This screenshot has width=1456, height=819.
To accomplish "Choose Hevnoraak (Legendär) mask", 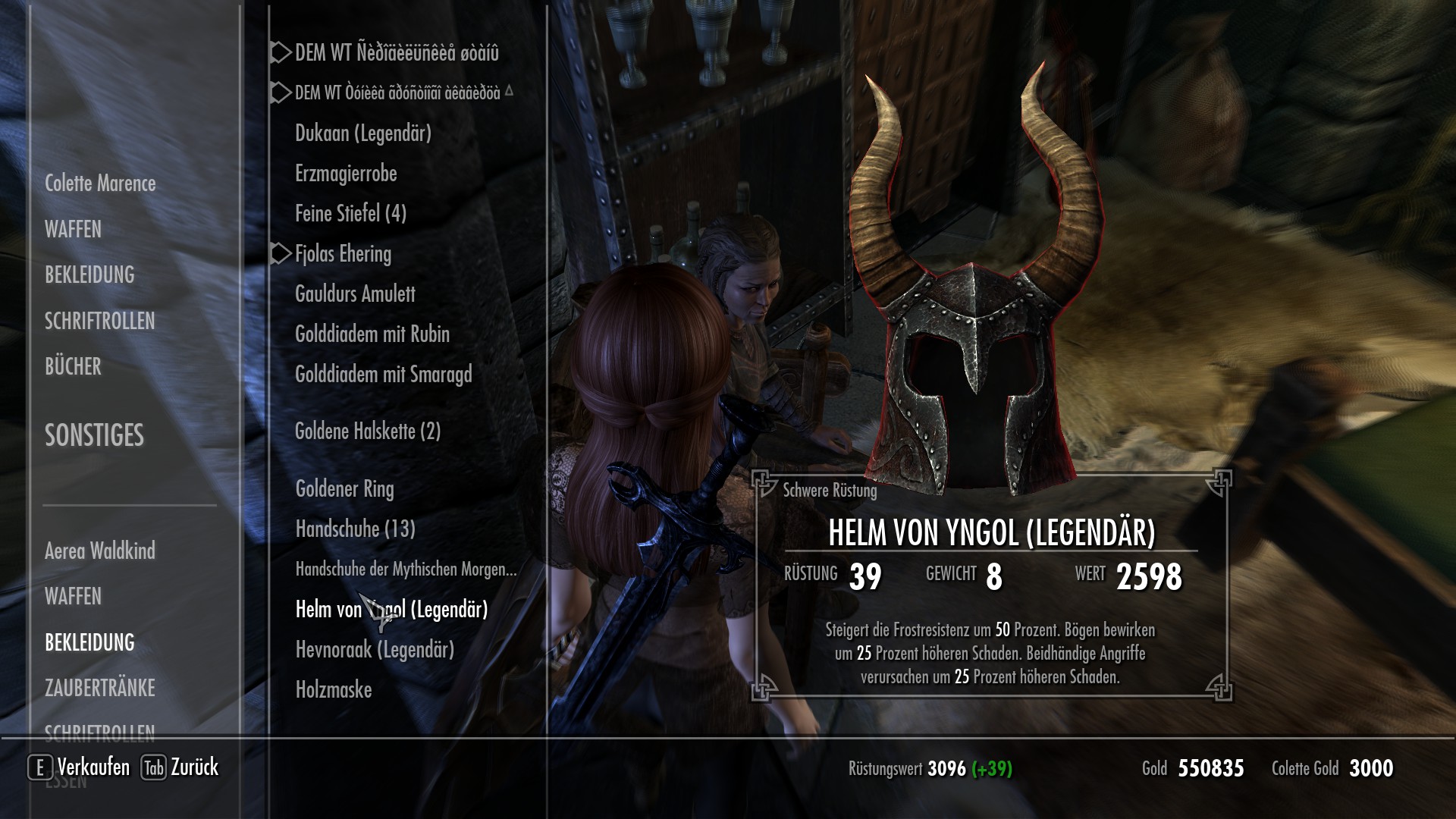I will pyautogui.click(x=375, y=650).
